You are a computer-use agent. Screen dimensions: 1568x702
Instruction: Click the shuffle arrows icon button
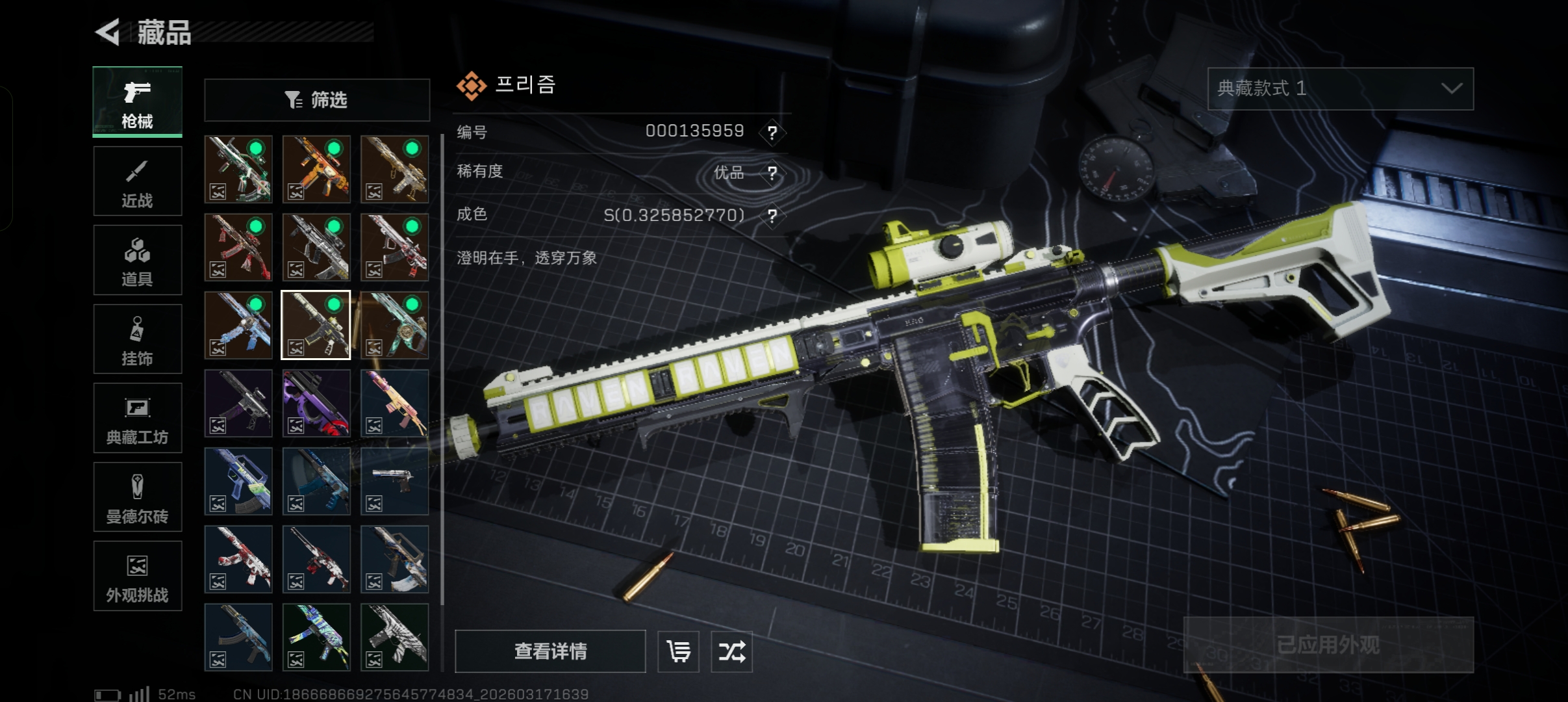(731, 651)
